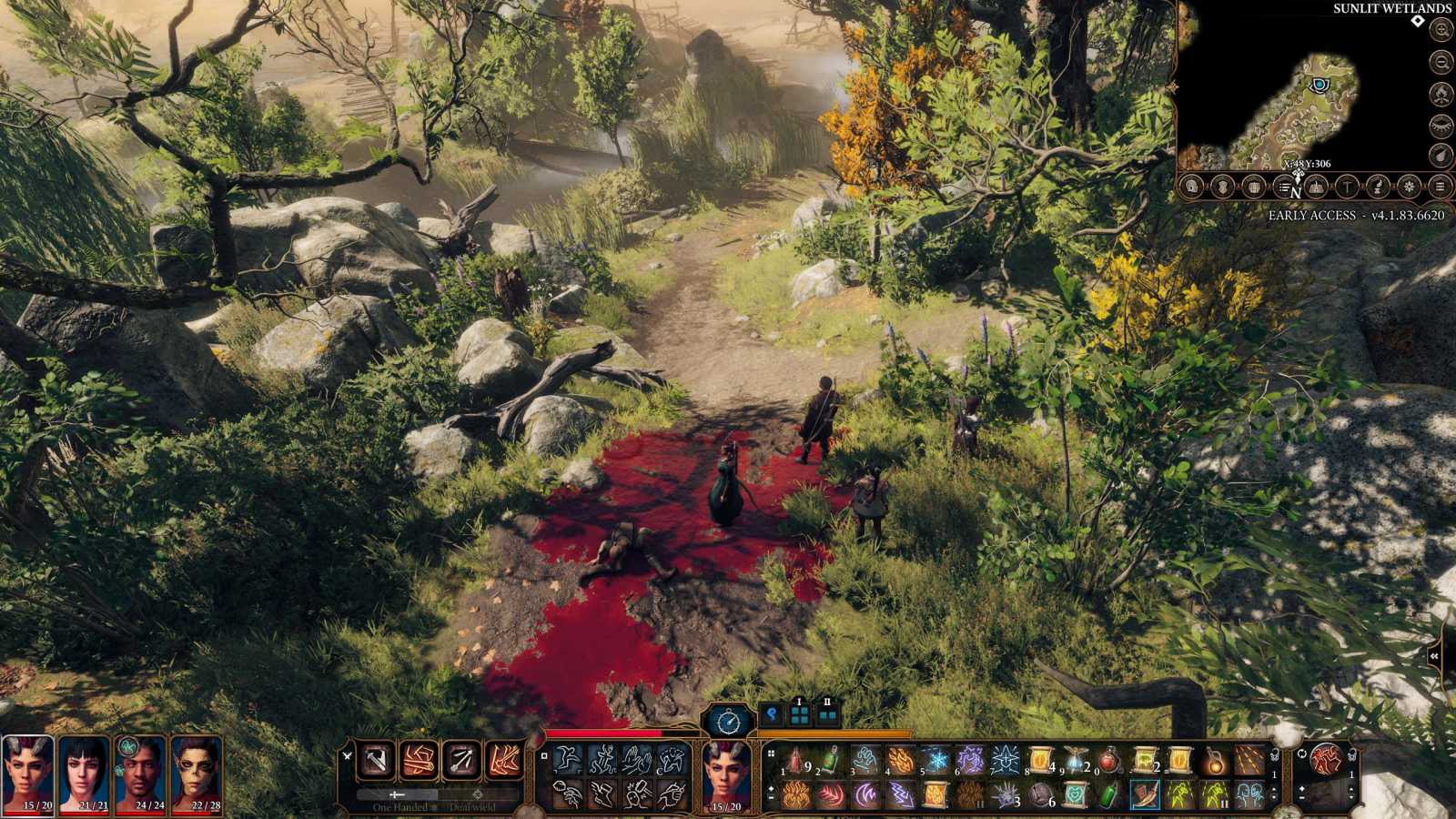Open the barrel inventory icon under minimap
Viewport: 1456px width, 819px height.
[x=1253, y=187]
